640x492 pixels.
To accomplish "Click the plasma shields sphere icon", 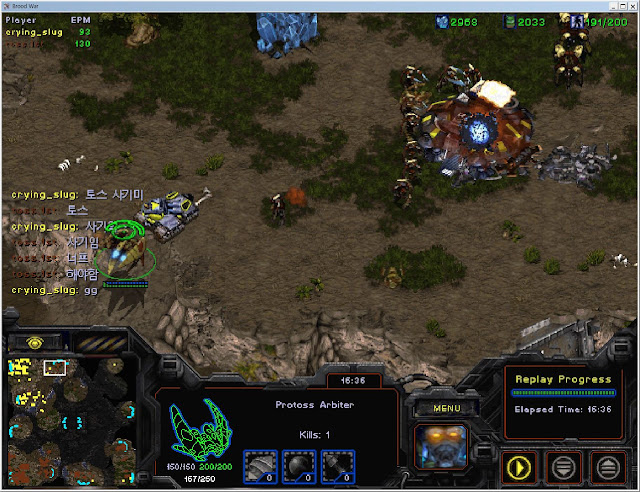I will [x=300, y=466].
